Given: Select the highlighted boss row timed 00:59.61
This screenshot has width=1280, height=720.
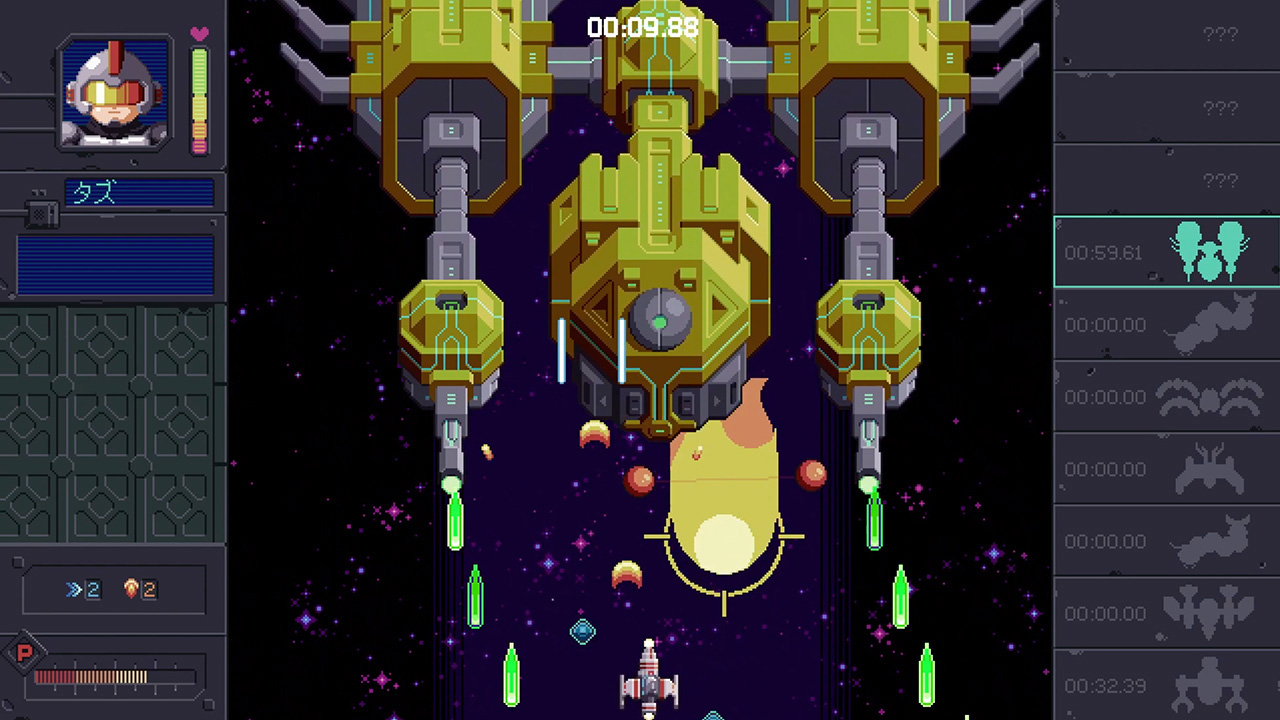Looking at the screenshot, I should click(x=1166, y=252).
